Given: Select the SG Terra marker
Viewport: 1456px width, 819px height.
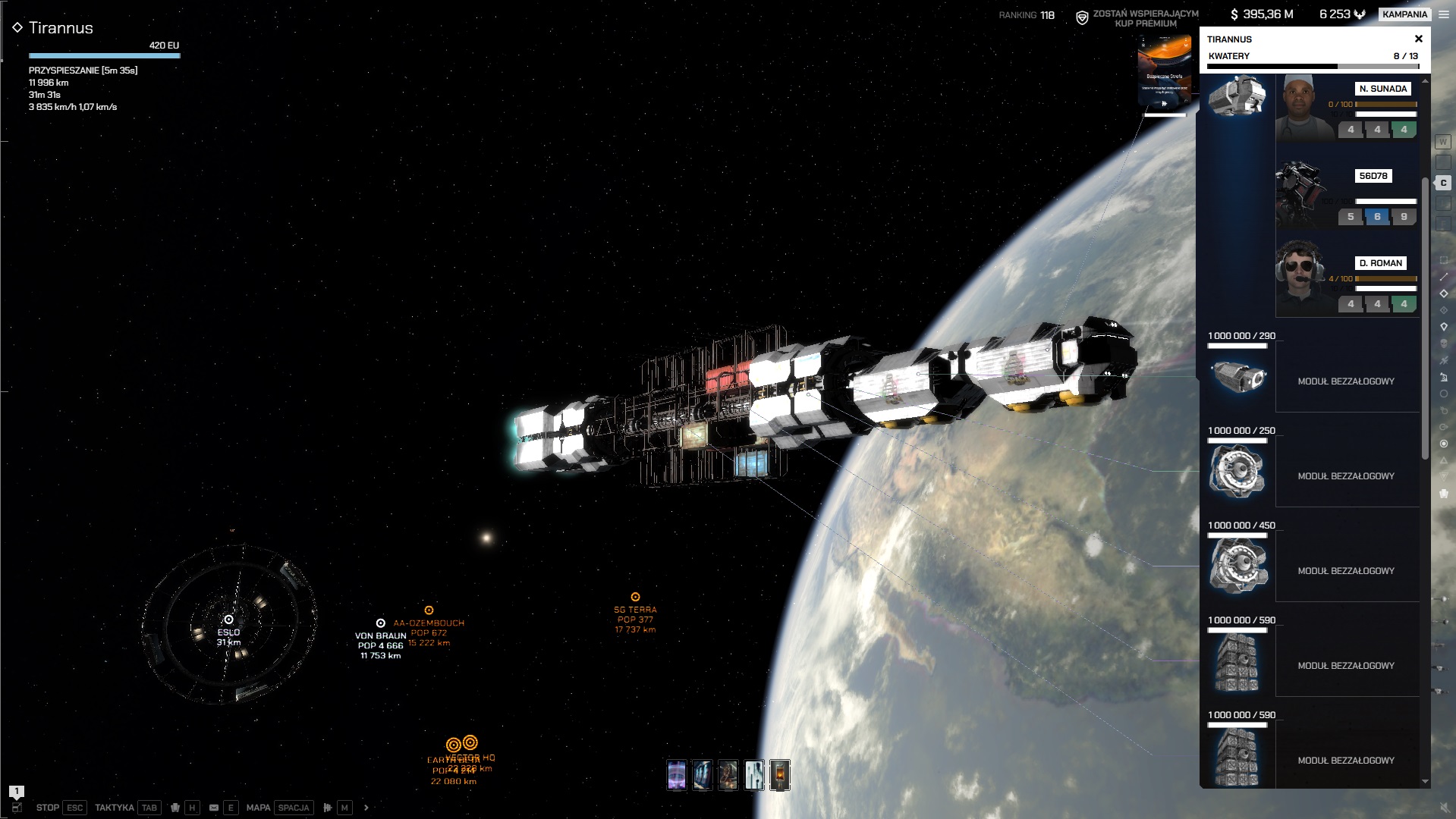Looking at the screenshot, I should [x=636, y=598].
